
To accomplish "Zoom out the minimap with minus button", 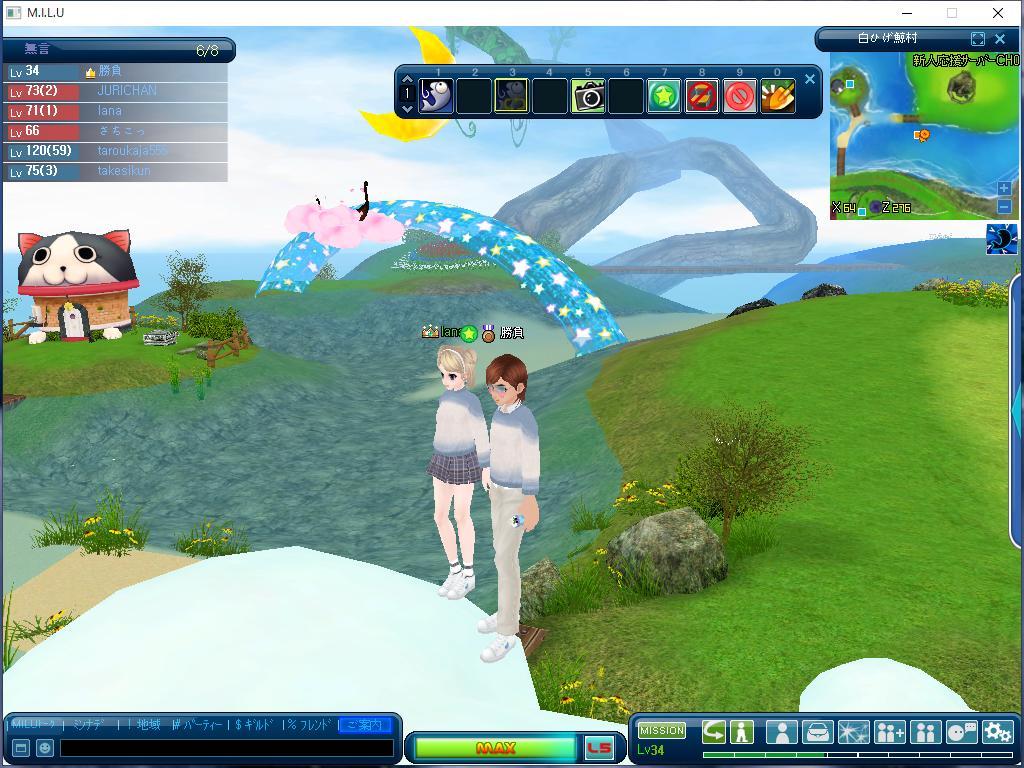I will point(1004,206).
